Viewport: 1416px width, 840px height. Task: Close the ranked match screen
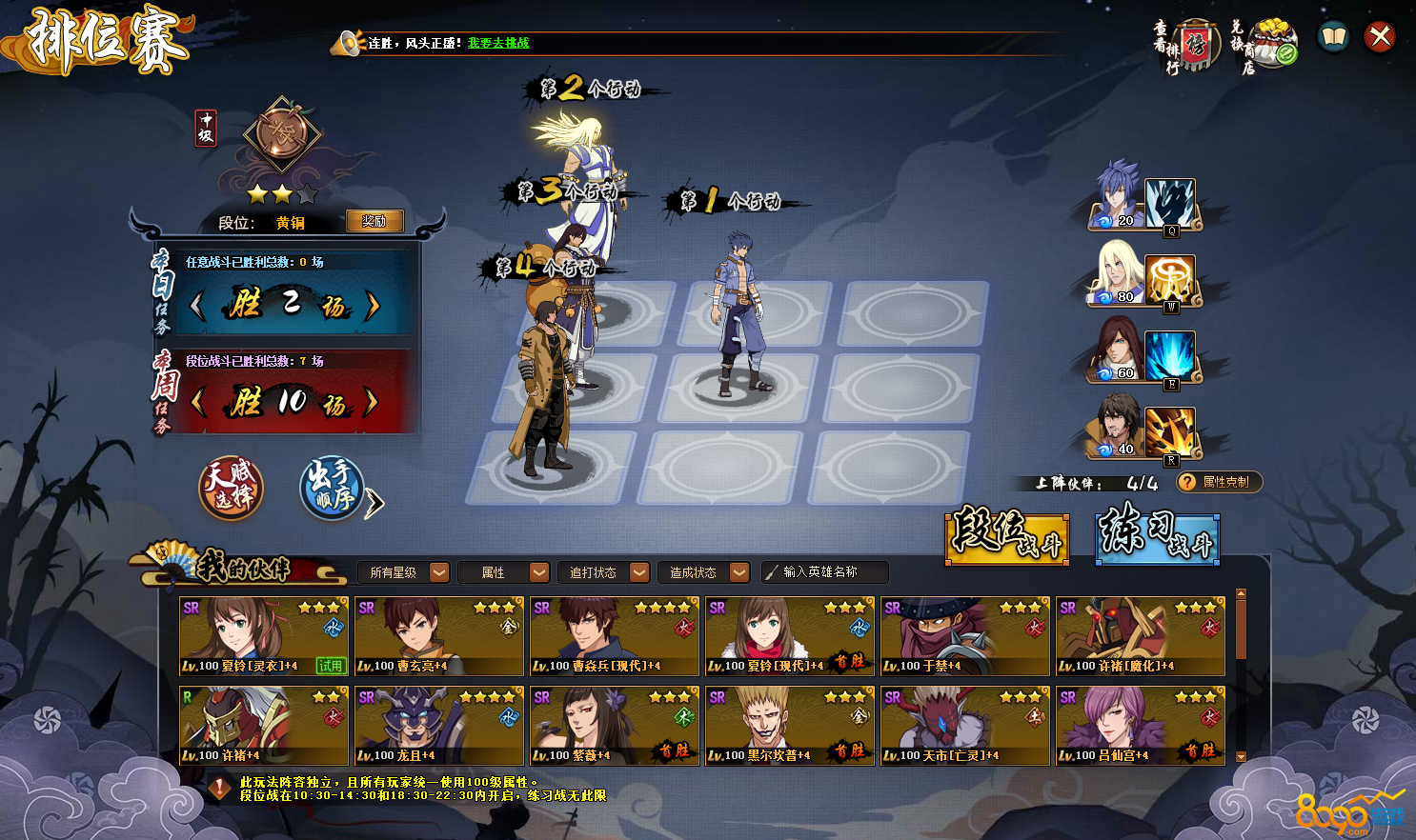point(1379,37)
